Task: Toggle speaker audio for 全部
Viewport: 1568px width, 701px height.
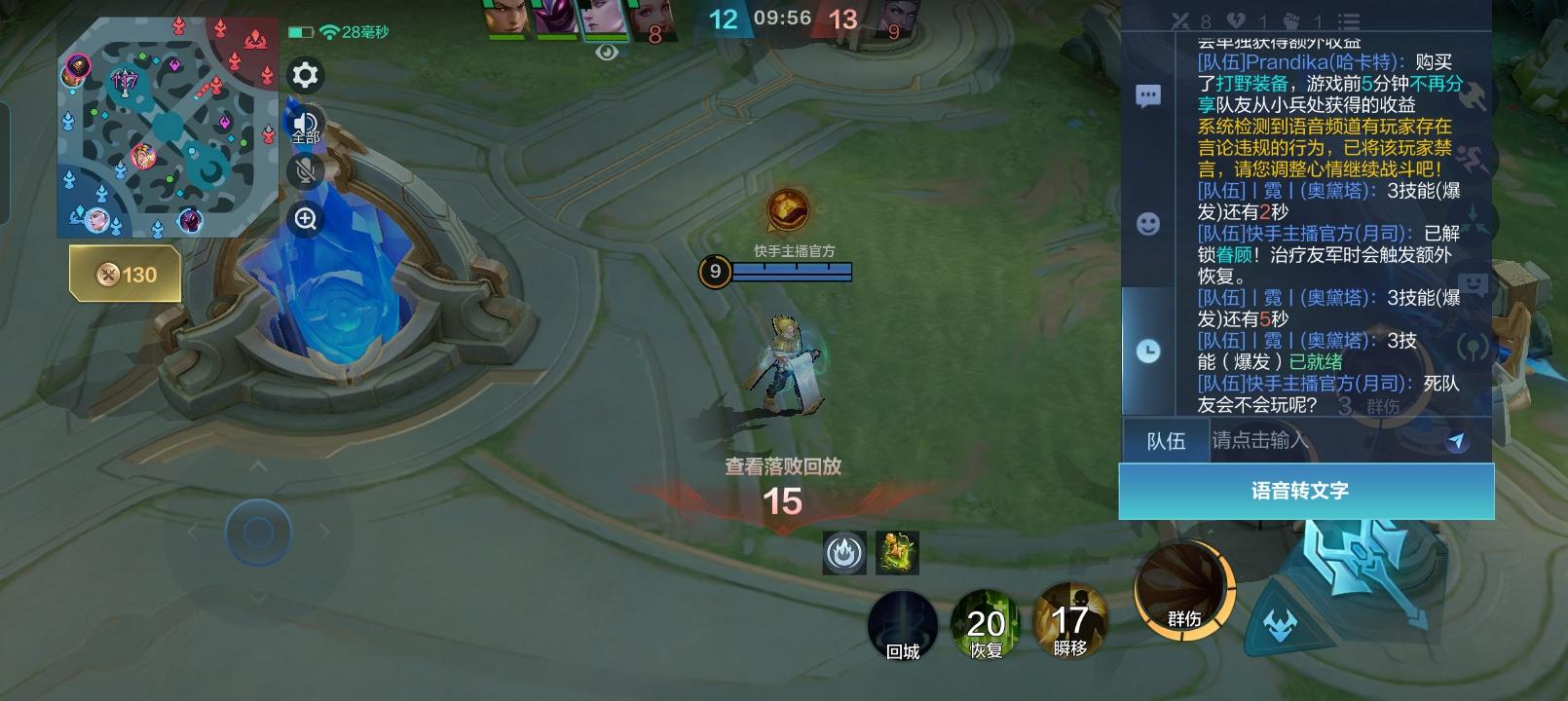Action: 305,124
